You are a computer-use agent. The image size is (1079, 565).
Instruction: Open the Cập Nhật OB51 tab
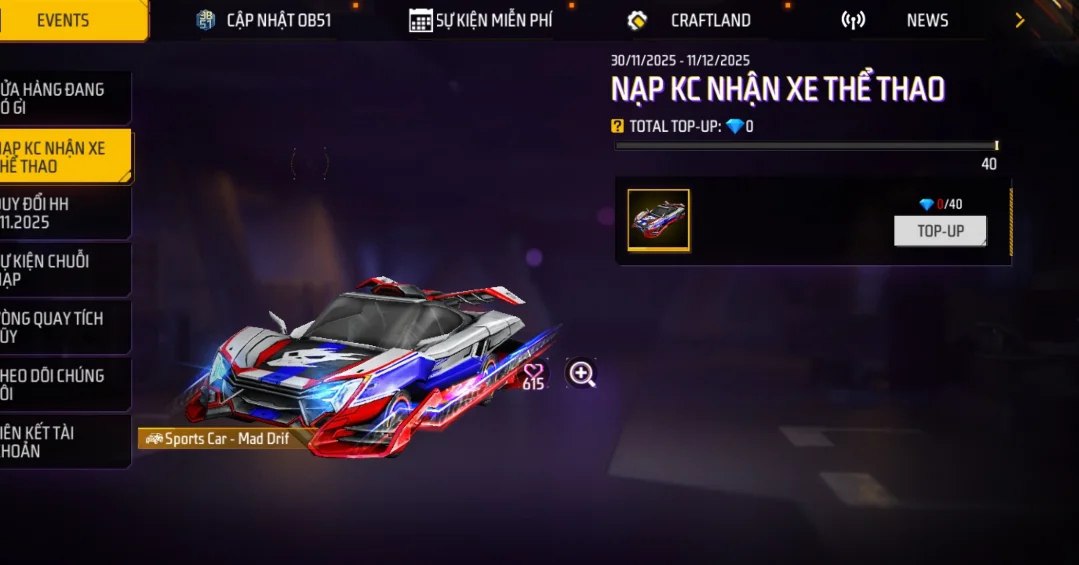[x=264, y=20]
